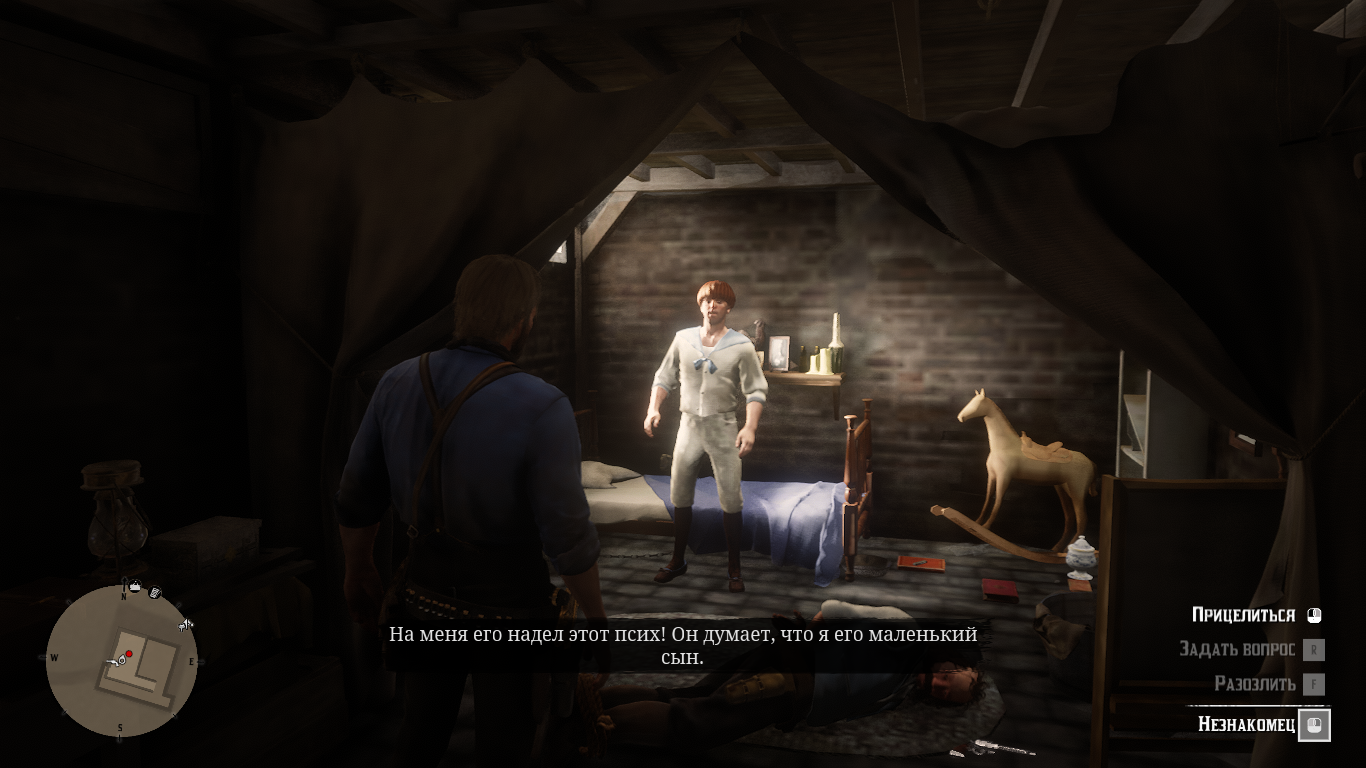Choose the "Задать вопрос" interaction option
Viewport: 1366px width, 768px height.
click(x=1237, y=649)
